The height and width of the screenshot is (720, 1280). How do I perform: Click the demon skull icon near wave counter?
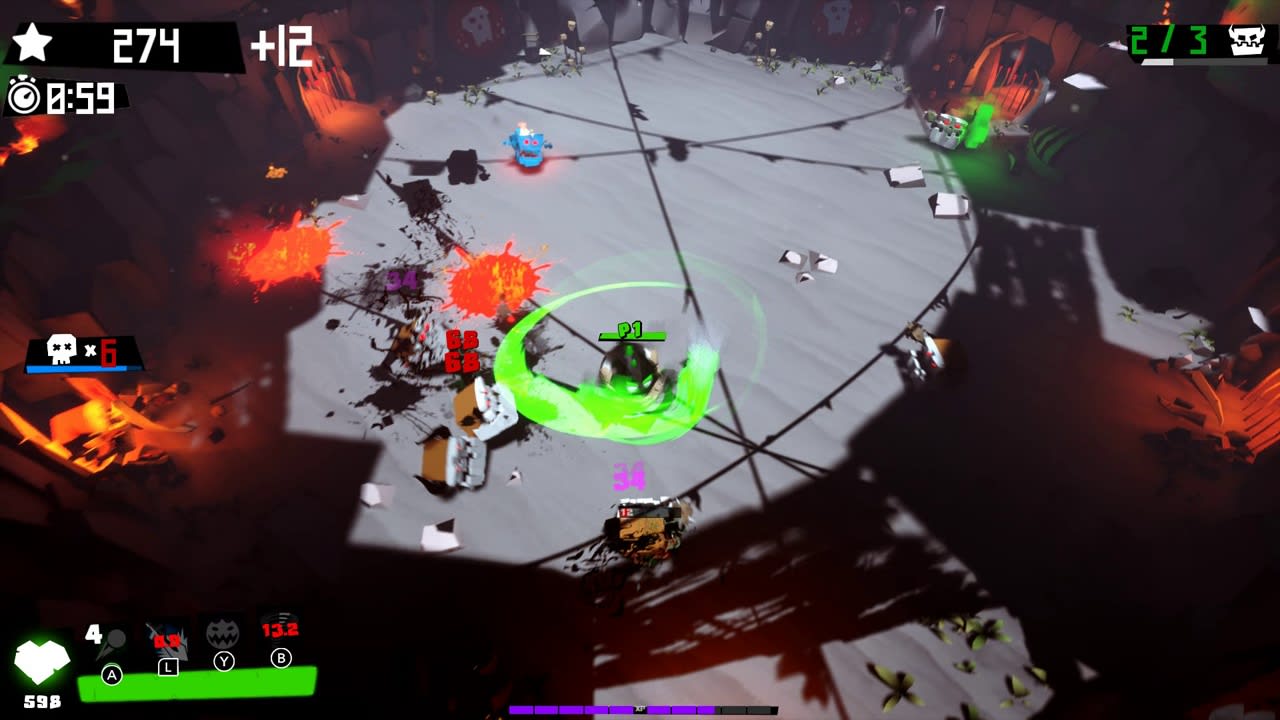tap(1247, 42)
